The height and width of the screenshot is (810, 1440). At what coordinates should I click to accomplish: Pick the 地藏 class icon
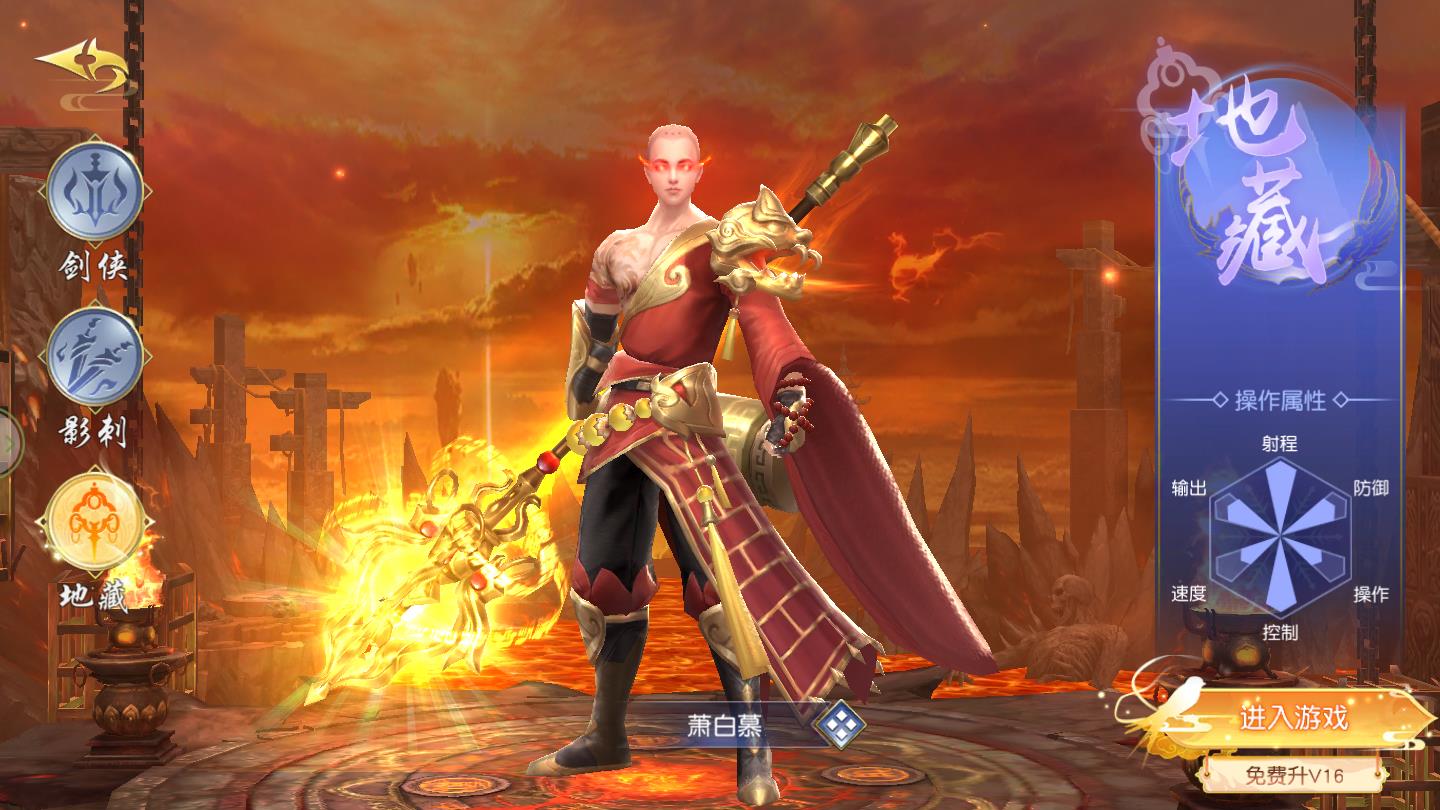[94, 523]
